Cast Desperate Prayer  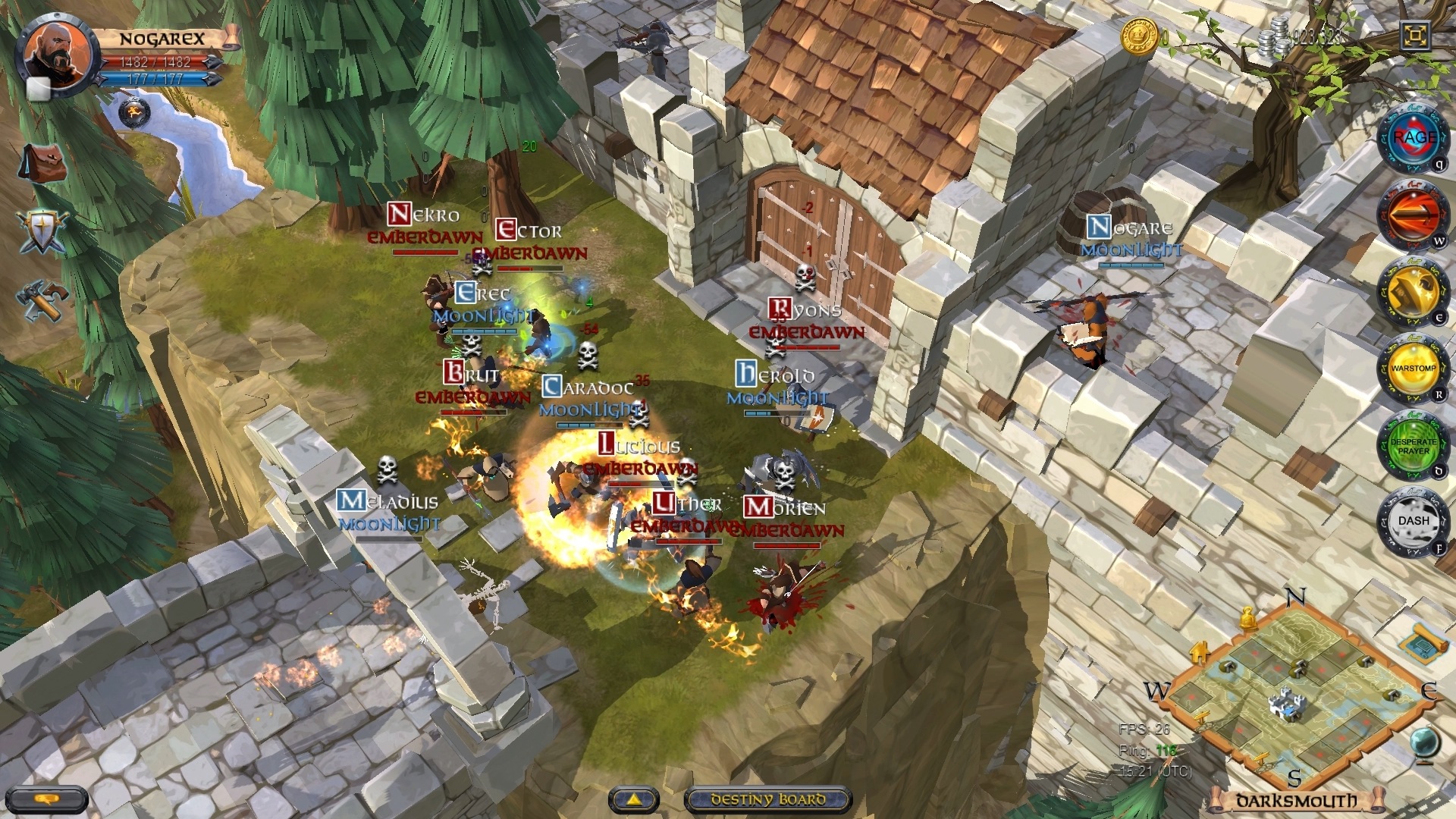[1415, 445]
